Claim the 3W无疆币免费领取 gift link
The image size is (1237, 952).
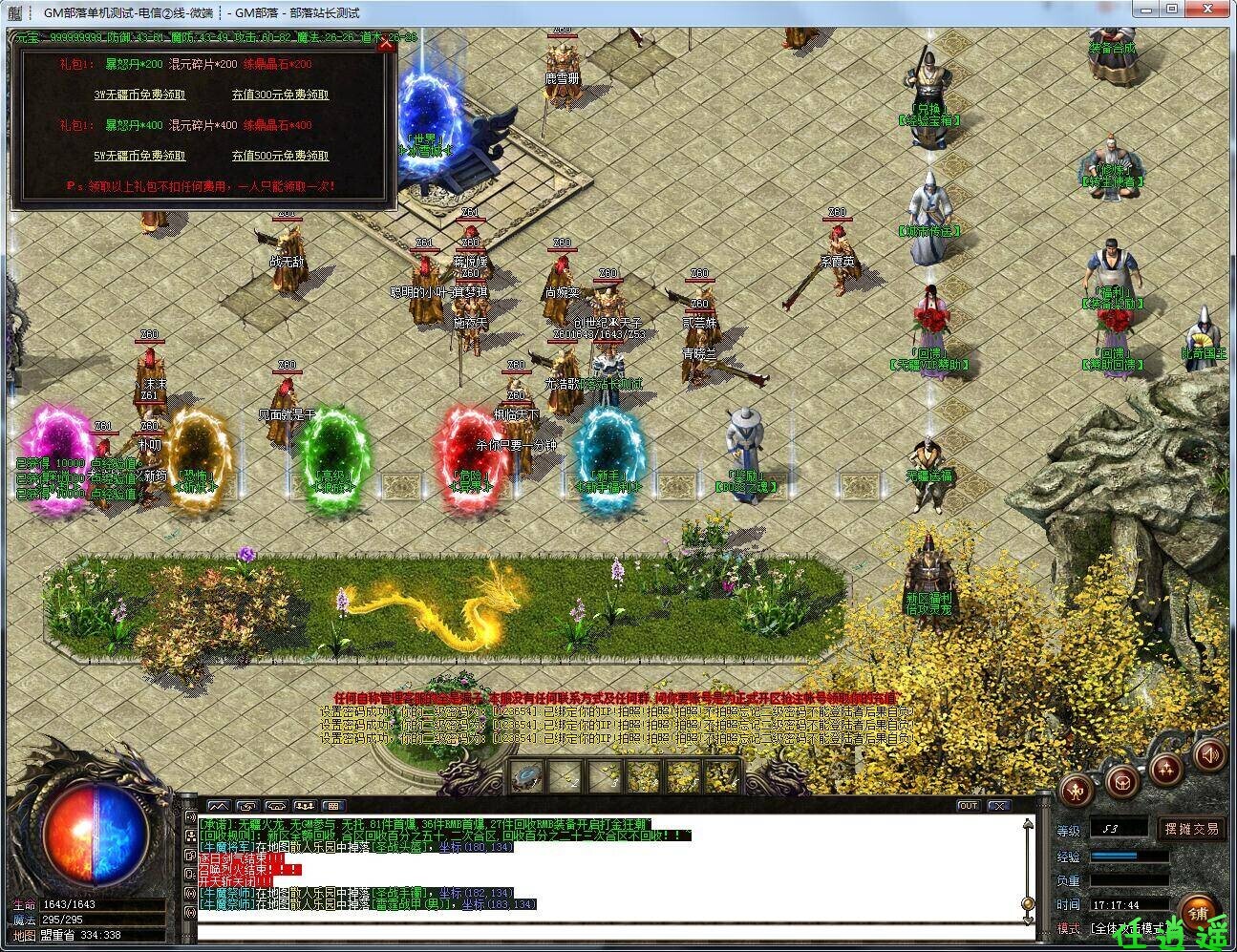click(139, 95)
